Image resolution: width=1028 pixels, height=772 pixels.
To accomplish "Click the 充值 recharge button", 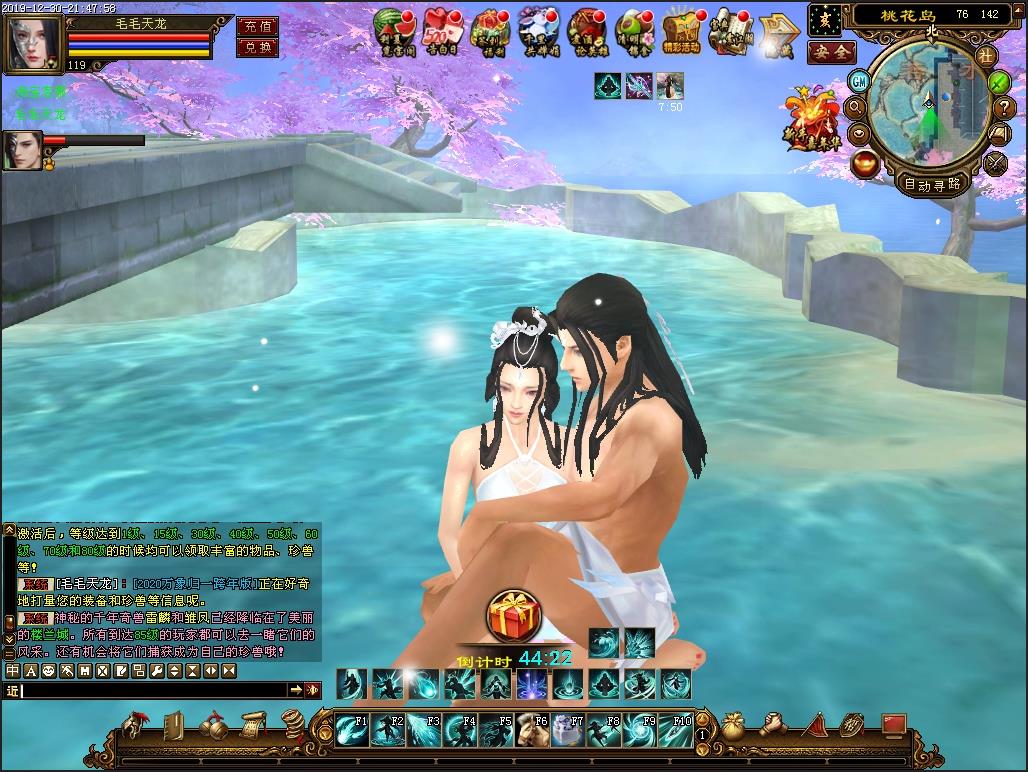I will (x=257, y=26).
